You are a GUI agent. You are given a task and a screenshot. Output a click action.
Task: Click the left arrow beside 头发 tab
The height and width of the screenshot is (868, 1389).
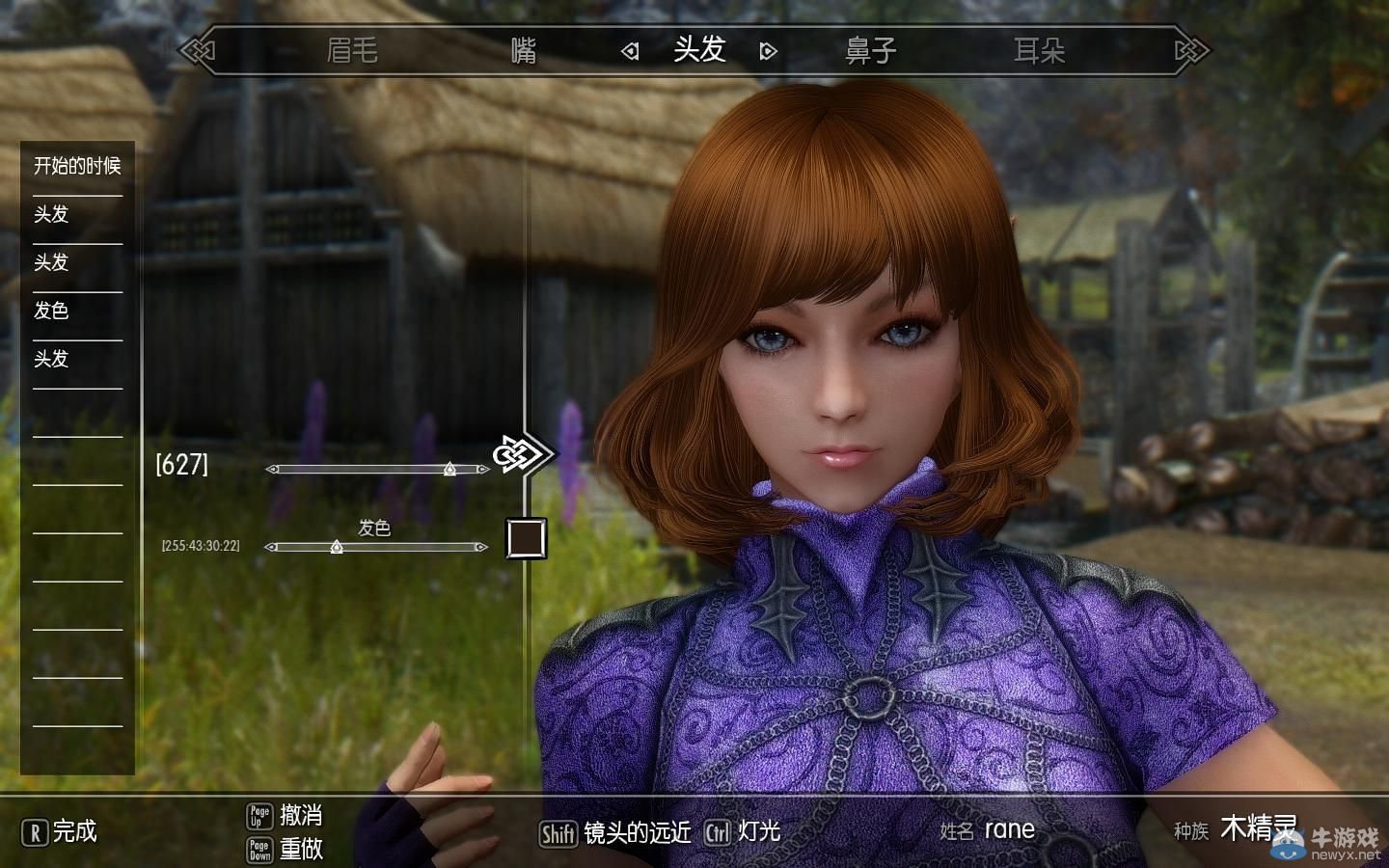point(632,49)
